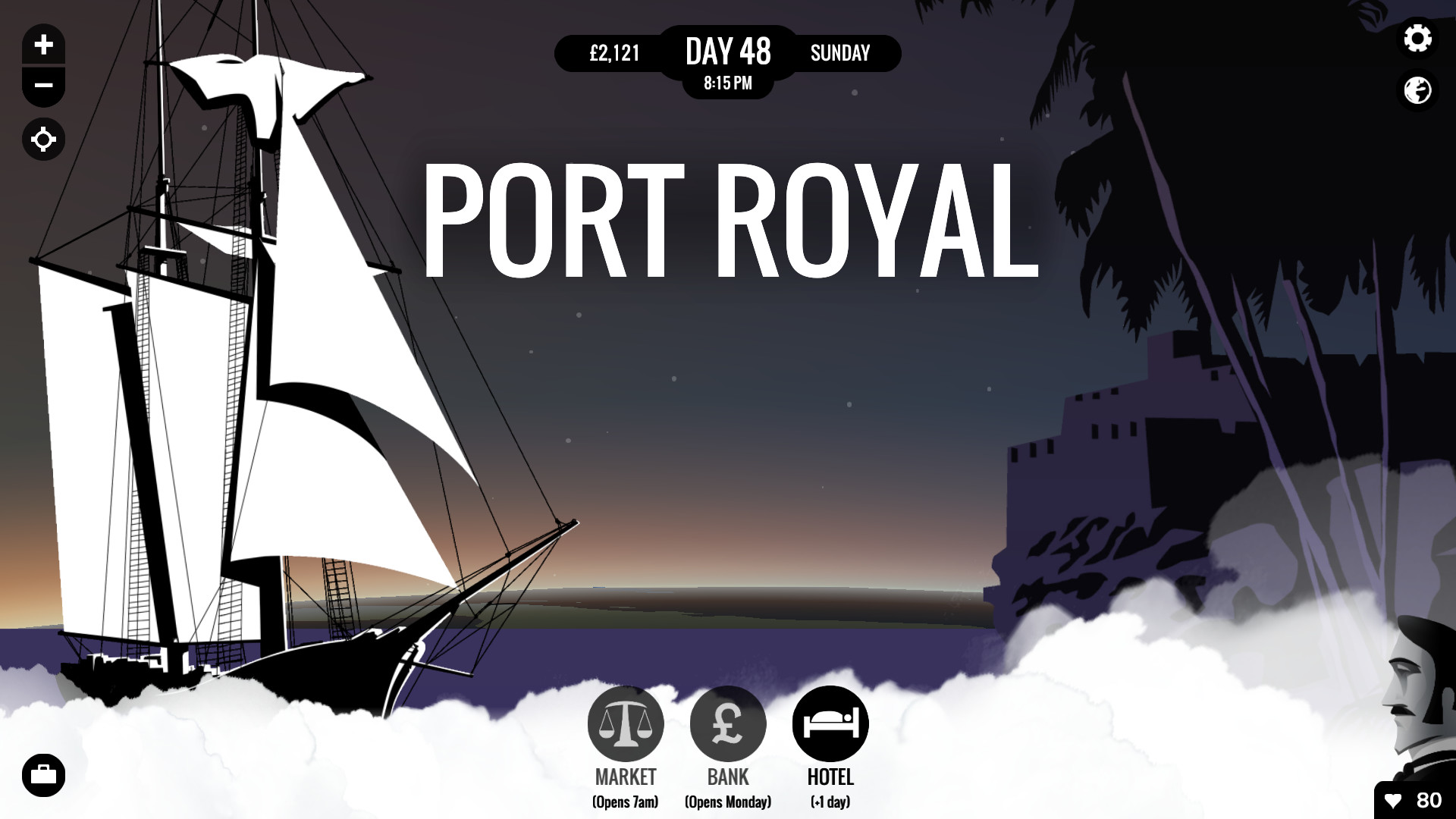1456x819 pixels.
Task: Open the Market scales icon
Action: [626, 723]
